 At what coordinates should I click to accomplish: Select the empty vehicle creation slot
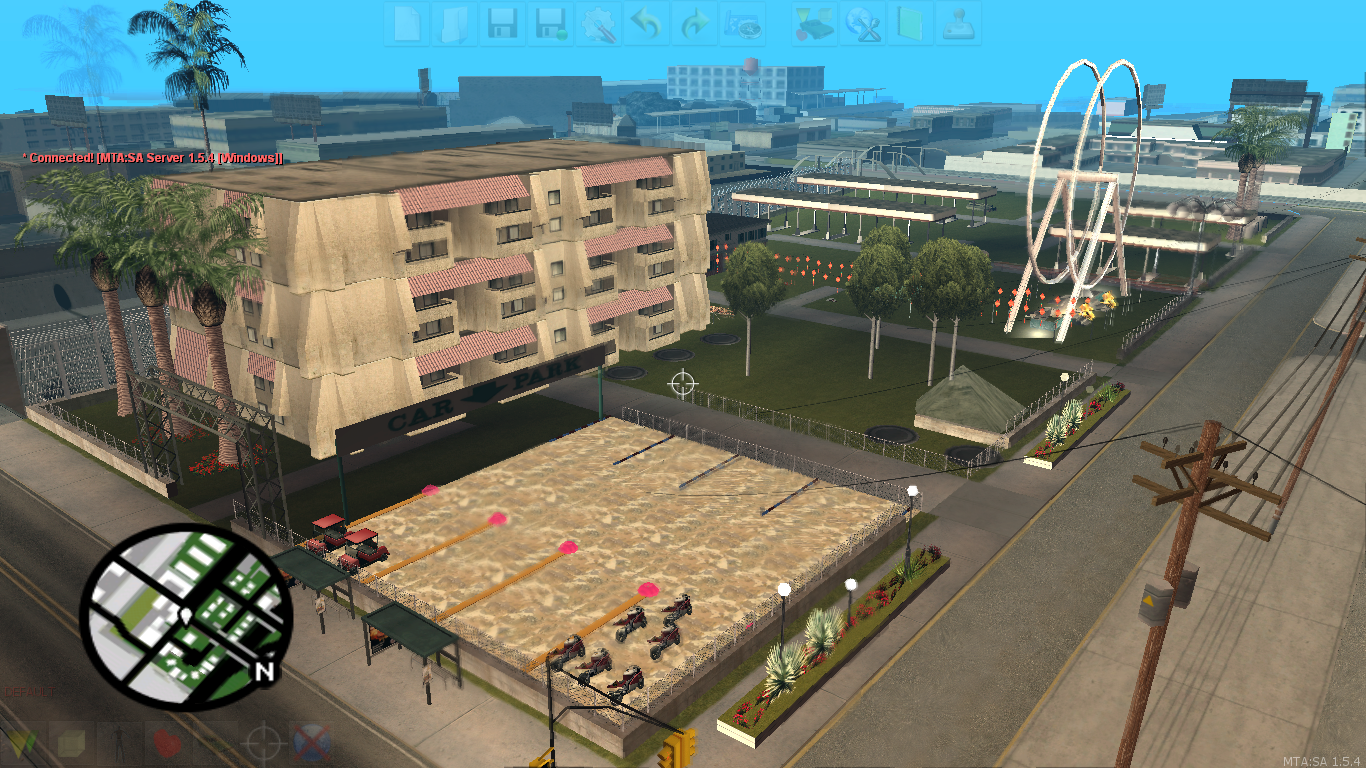coord(213,744)
